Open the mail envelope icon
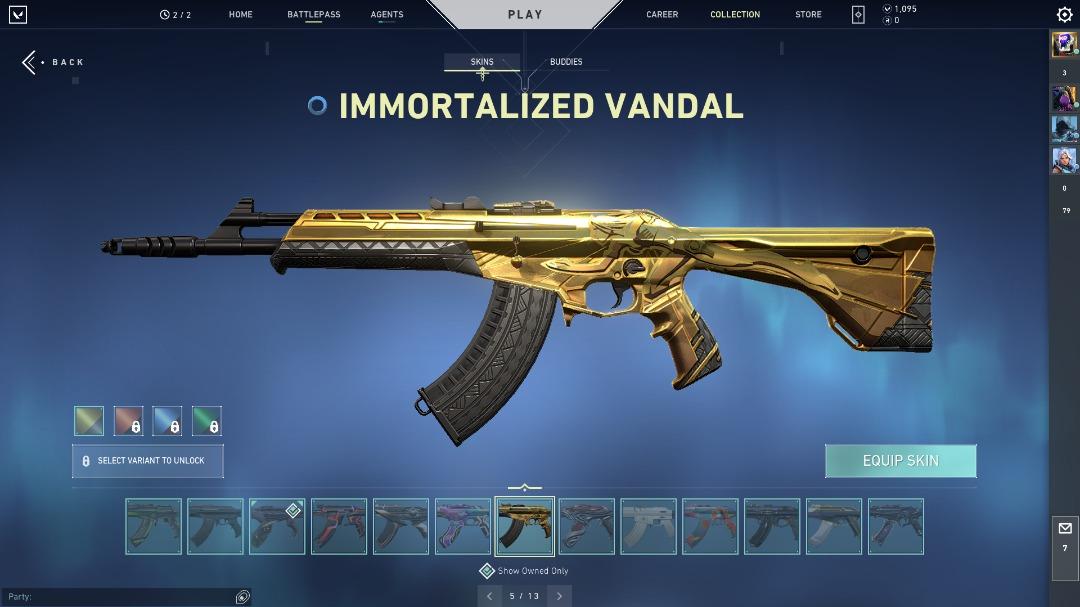 (x=1064, y=528)
